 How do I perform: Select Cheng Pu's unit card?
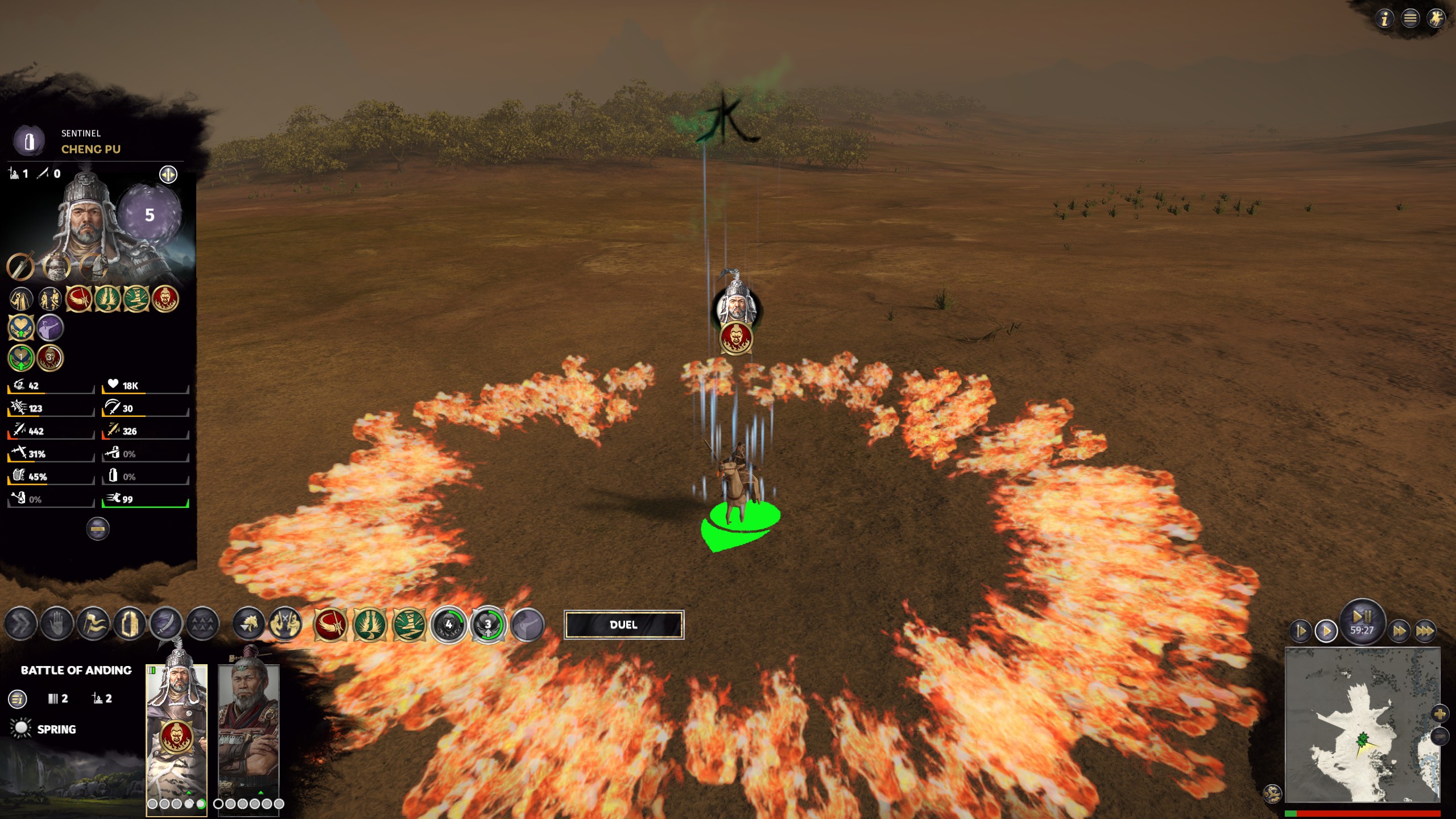coord(176,734)
